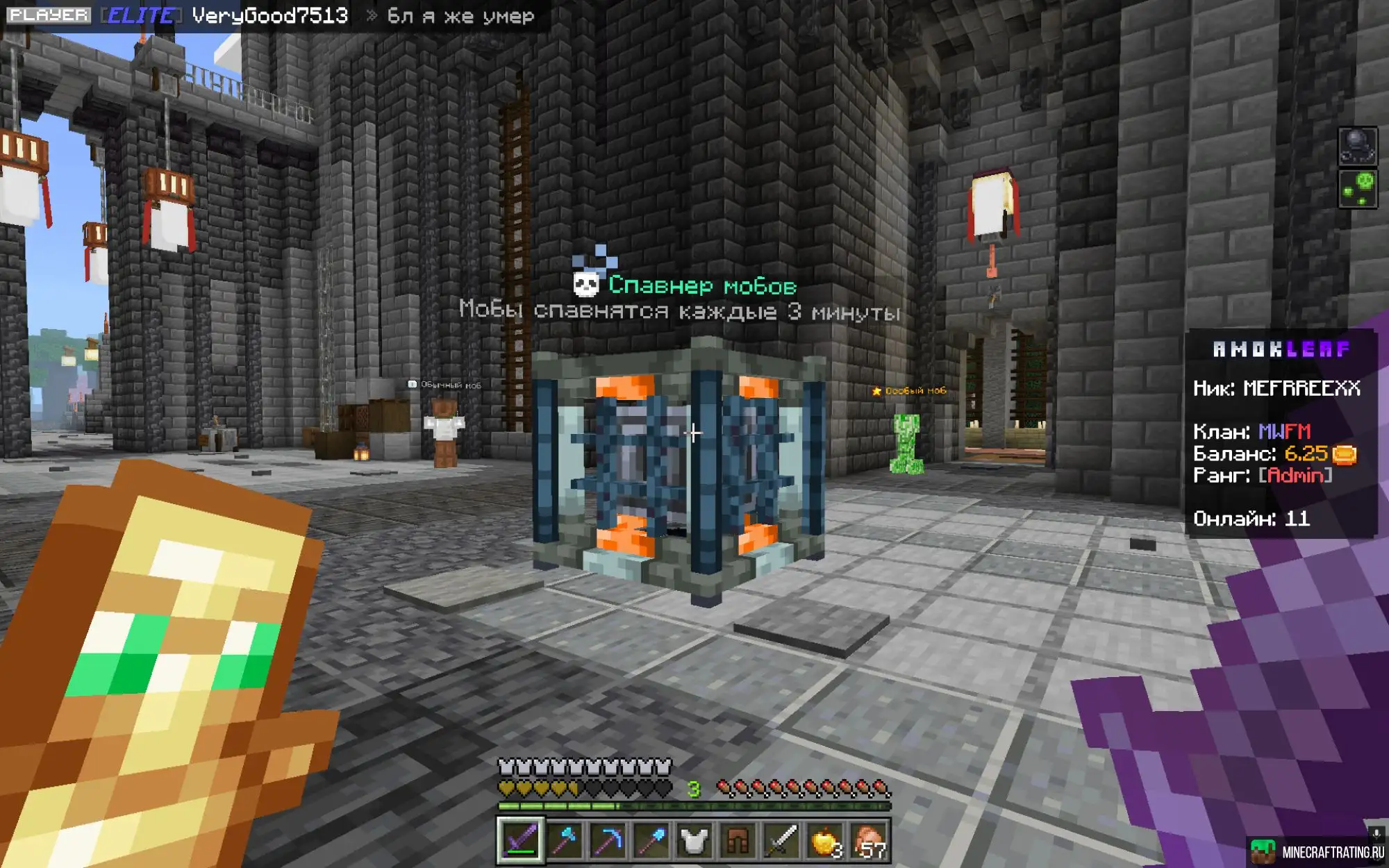Select the iron sword hotbar slot

click(x=781, y=841)
